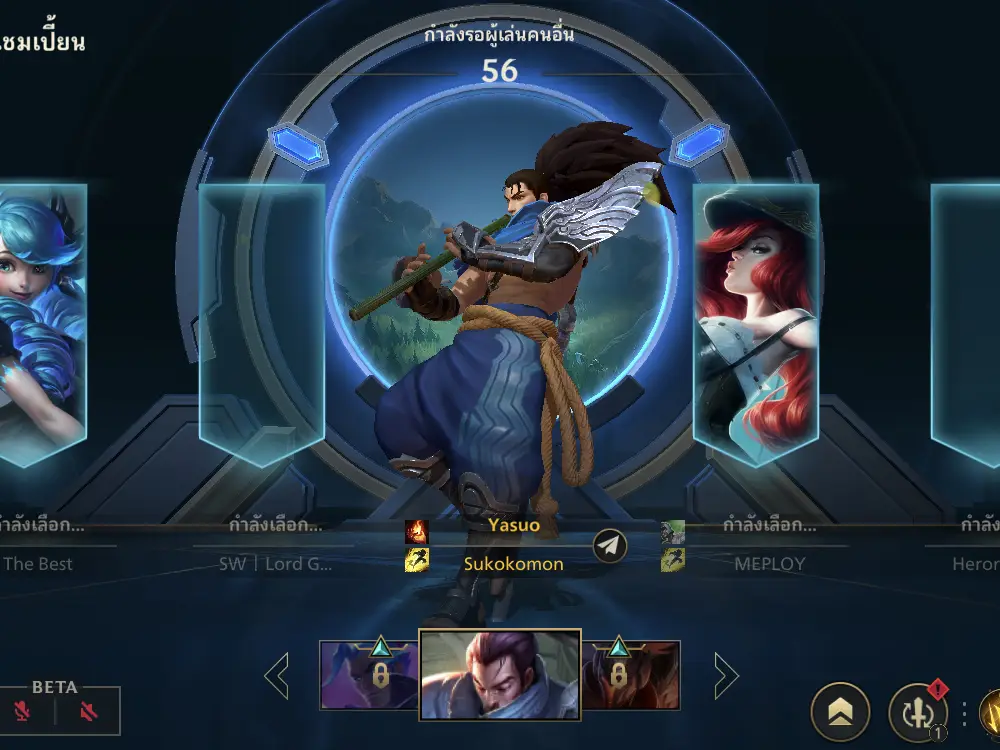This screenshot has height=750, width=1000.
Task: Change Sukokomon's Flash summoner spell
Action: tap(416, 561)
